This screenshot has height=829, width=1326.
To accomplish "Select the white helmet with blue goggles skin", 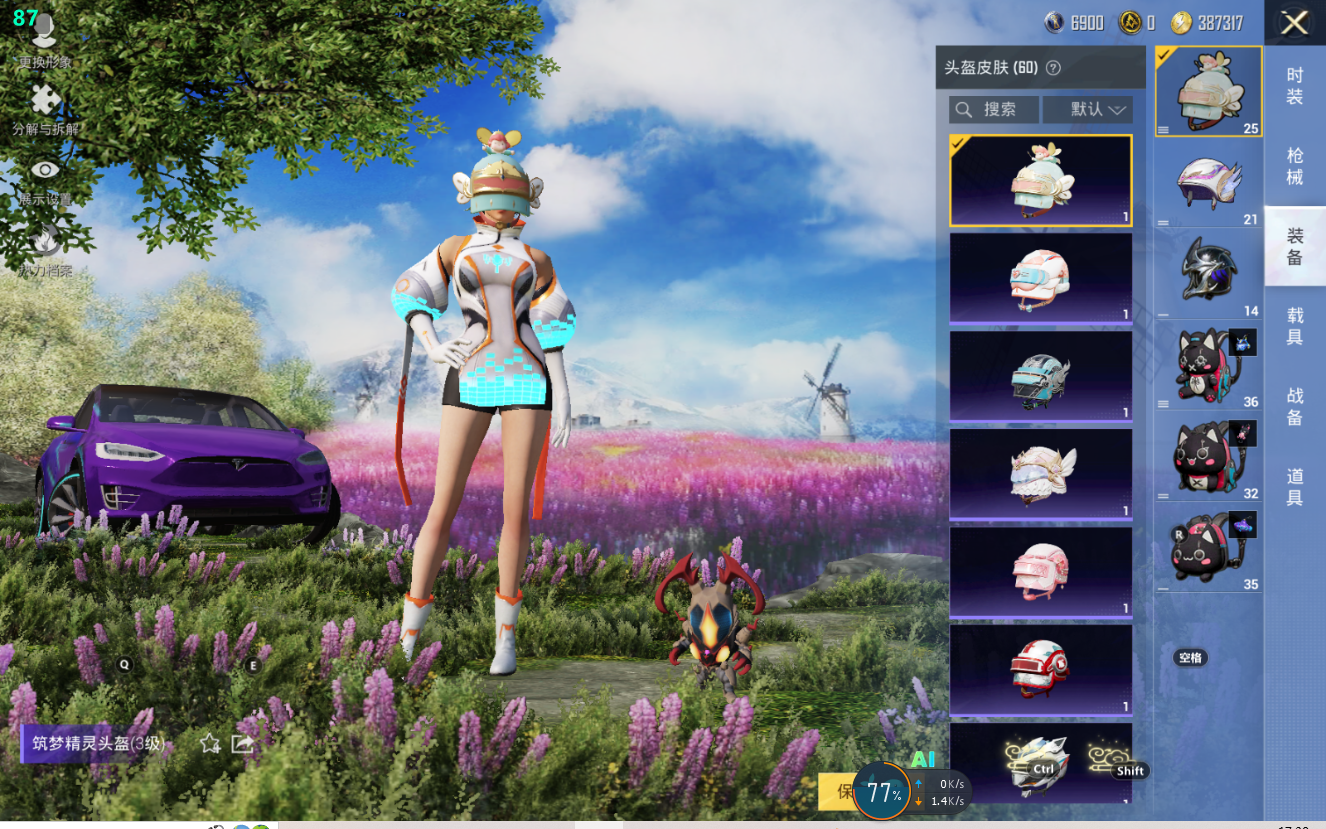I will click(x=1040, y=278).
